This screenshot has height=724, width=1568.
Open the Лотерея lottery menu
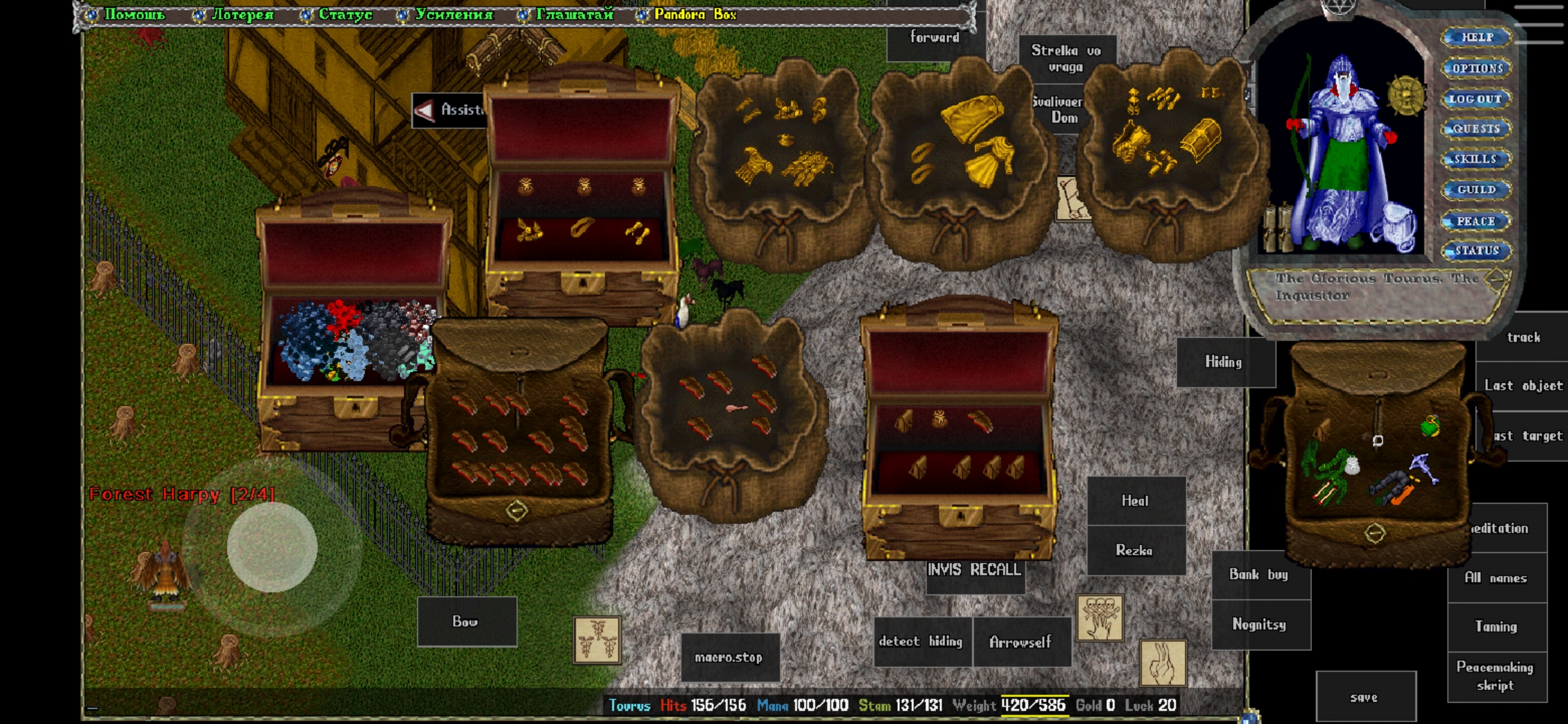242,15
